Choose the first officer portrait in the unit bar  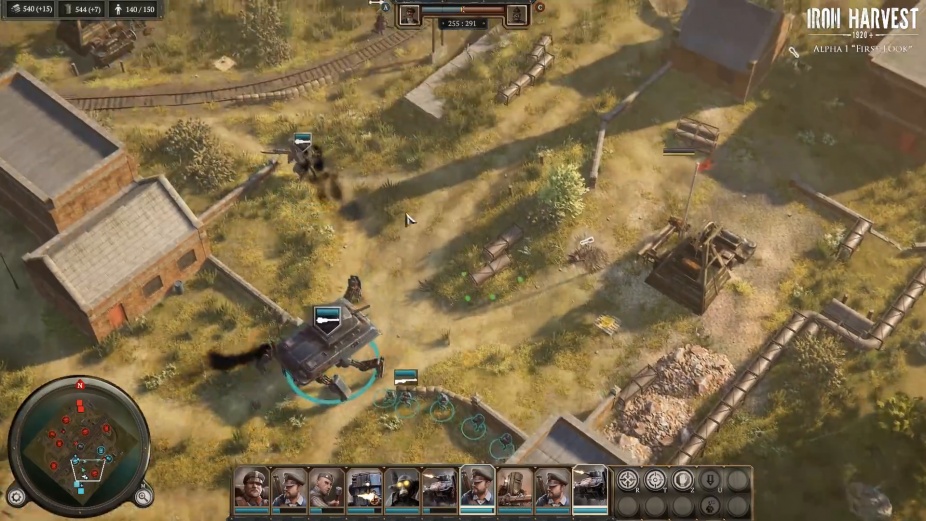point(251,487)
